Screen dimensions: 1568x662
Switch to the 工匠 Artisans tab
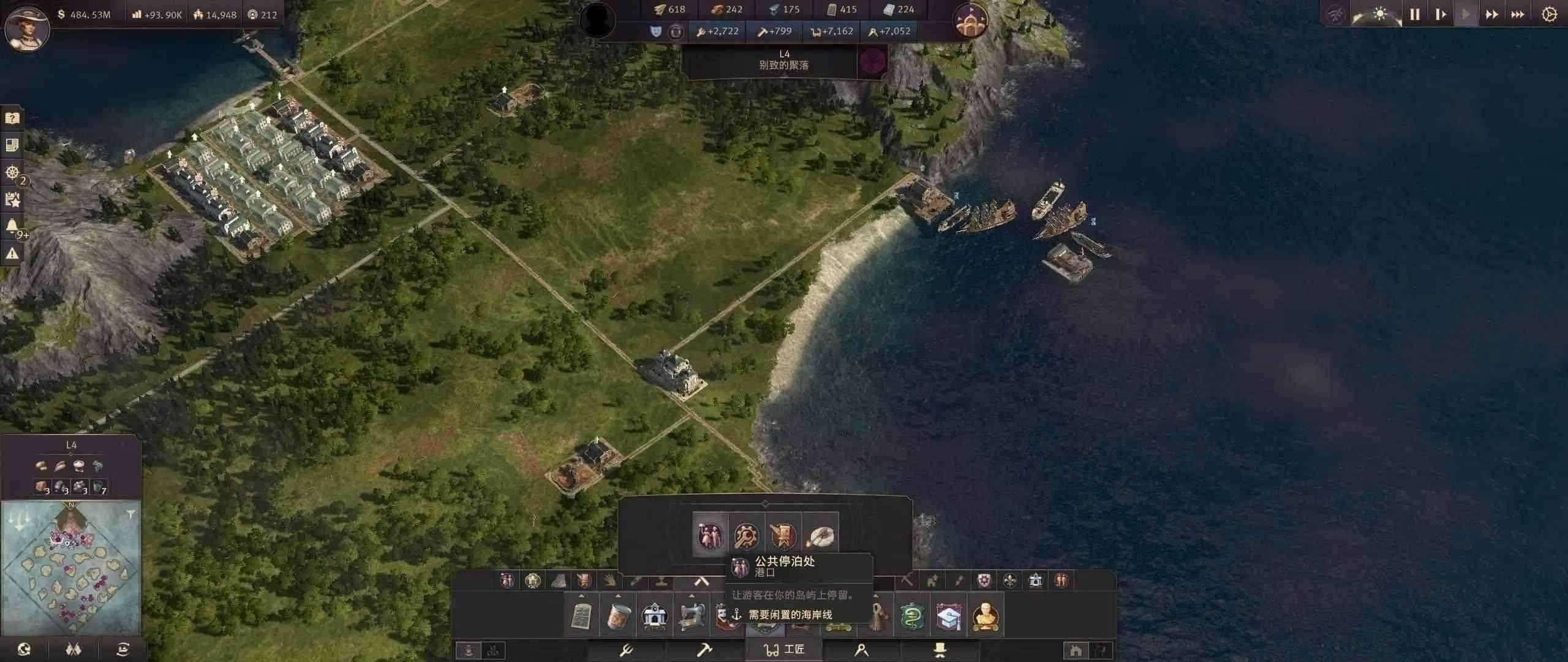point(784,649)
